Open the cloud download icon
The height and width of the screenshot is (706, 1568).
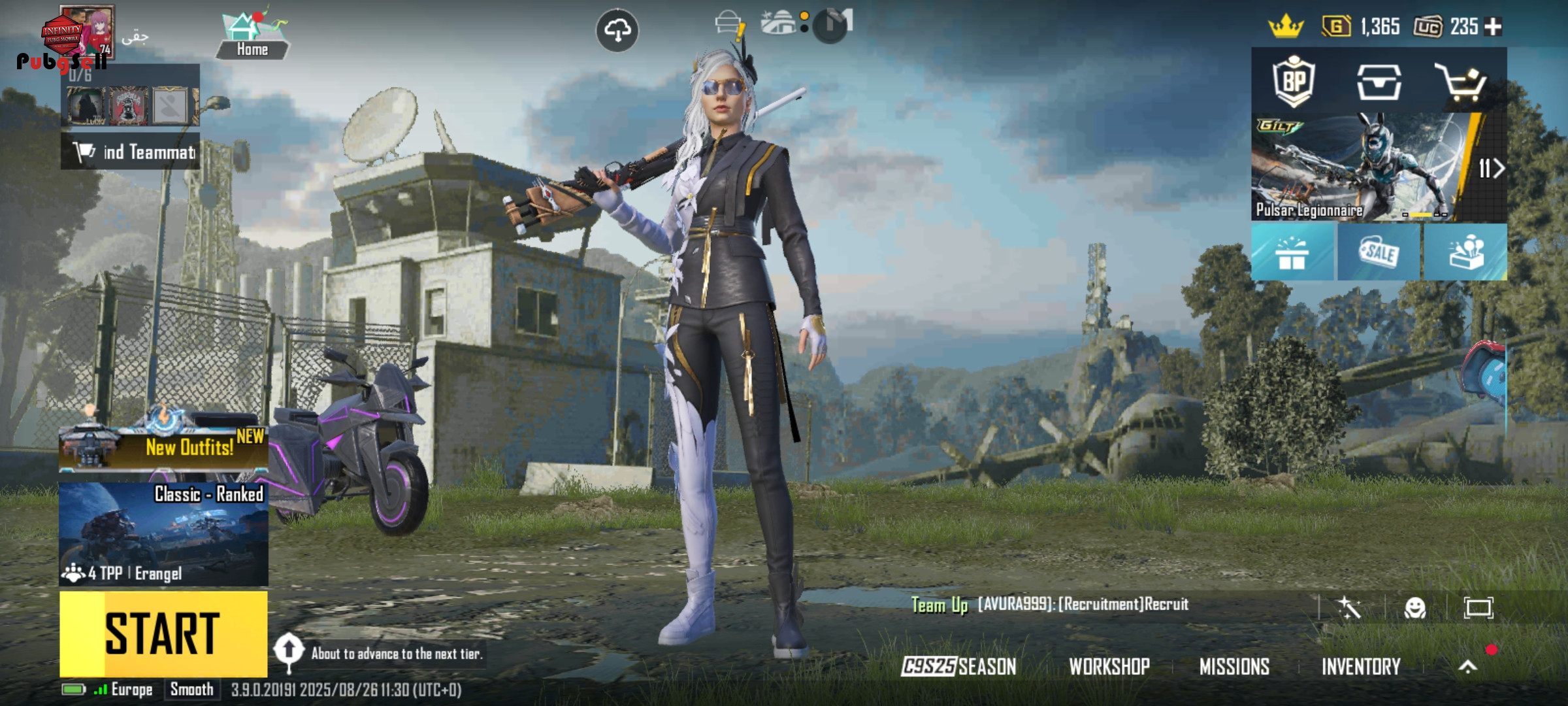point(617,30)
